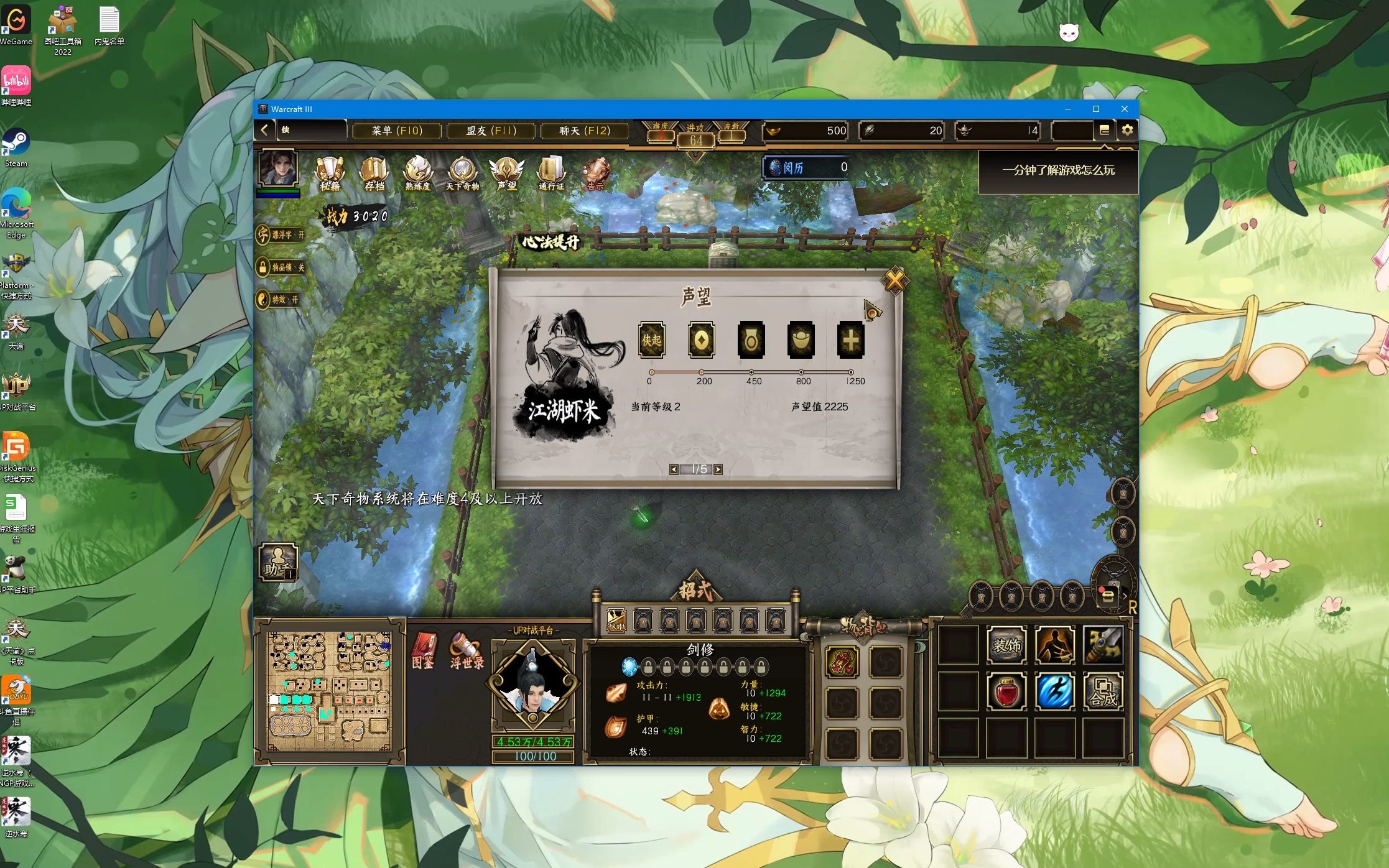Open the 图鉴 codex book
The image size is (1389, 868).
[424, 650]
